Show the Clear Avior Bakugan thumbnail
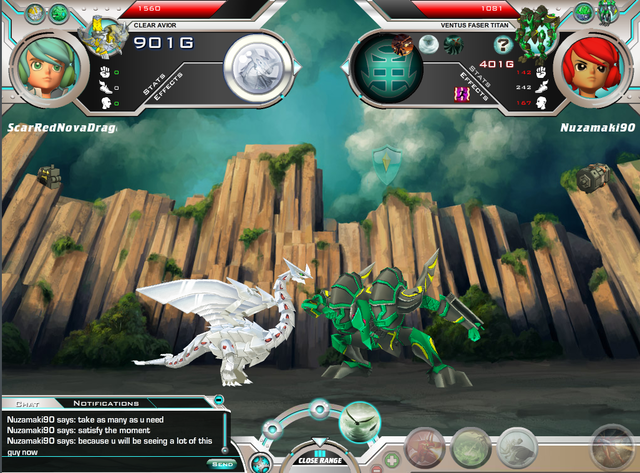This screenshot has width=640, height=473. tap(104, 36)
